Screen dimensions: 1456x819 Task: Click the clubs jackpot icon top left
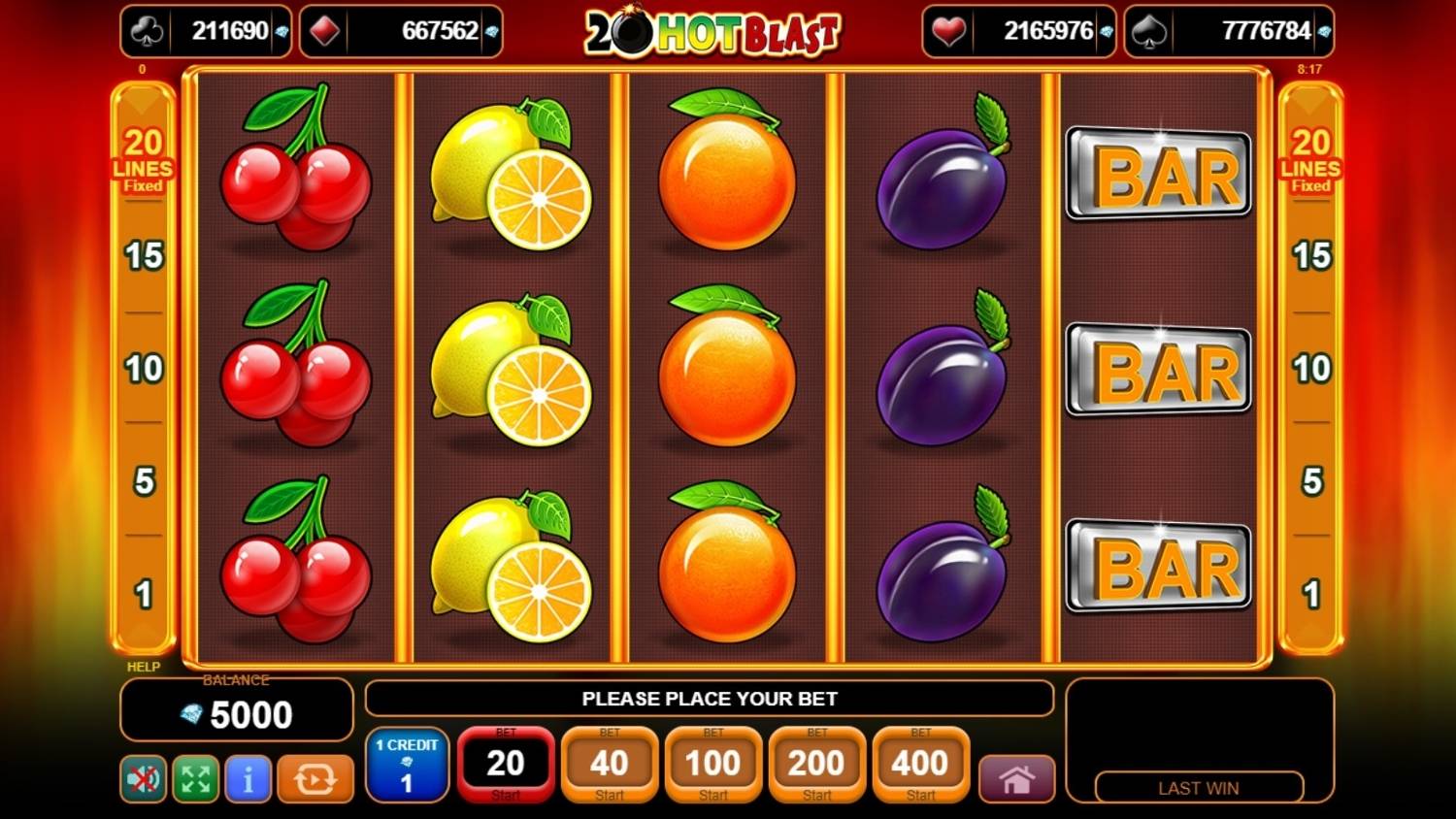point(148,30)
